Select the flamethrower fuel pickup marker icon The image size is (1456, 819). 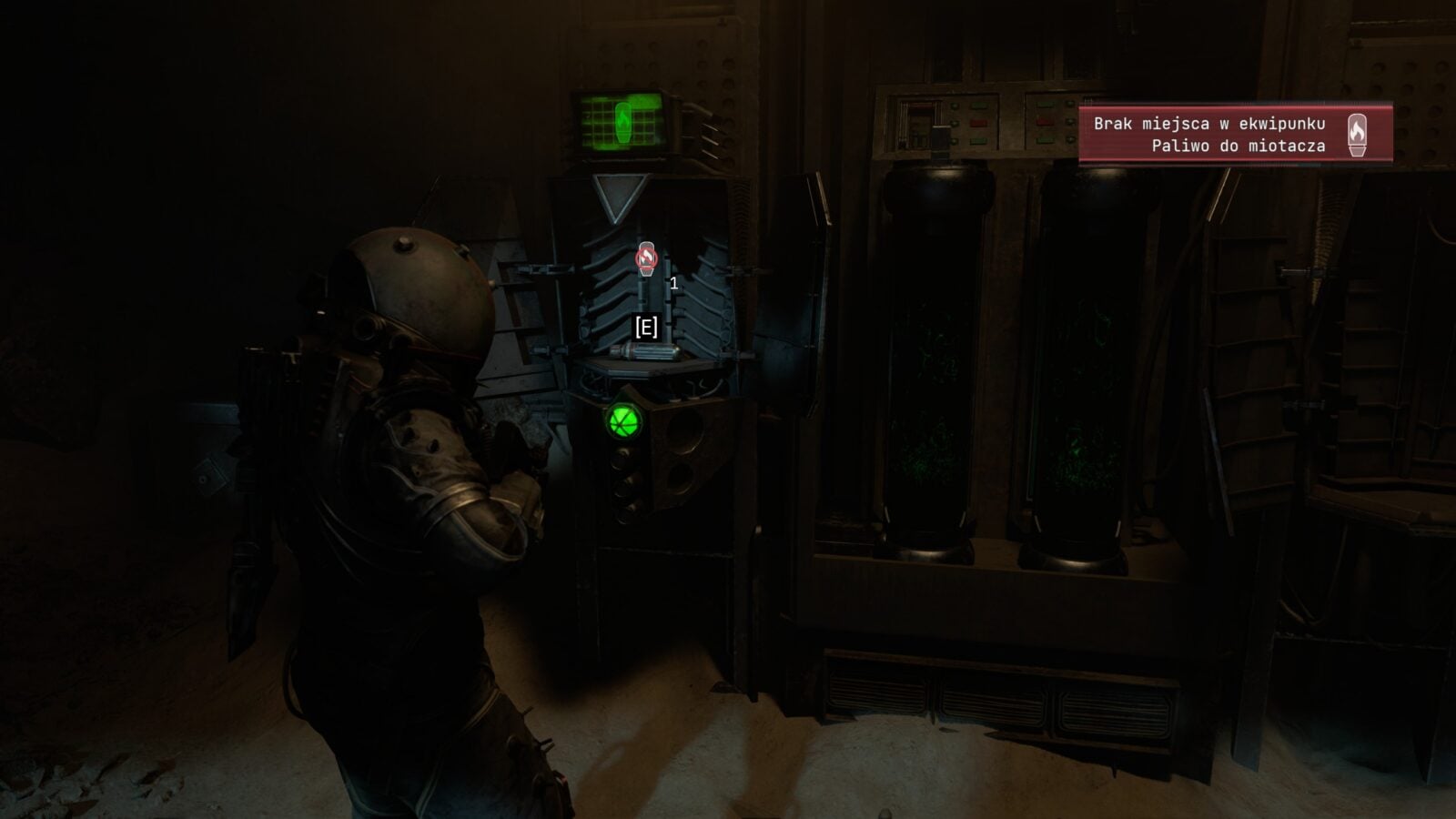coord(646,258)
